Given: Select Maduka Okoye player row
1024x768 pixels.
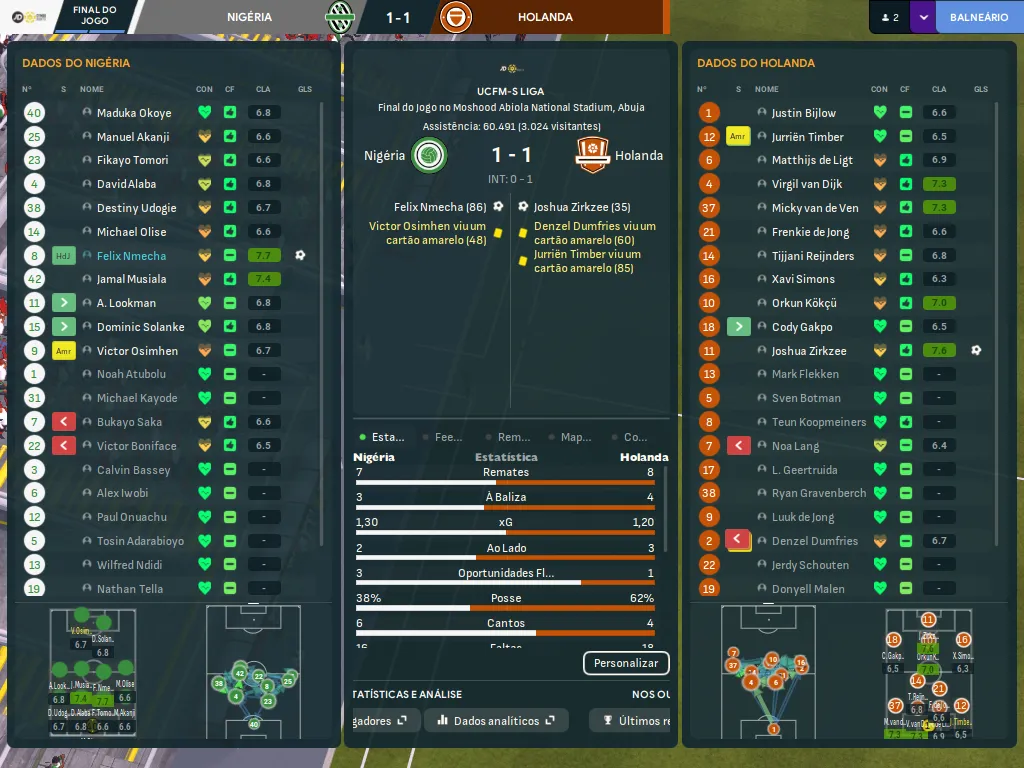Looking at the screenshot, I should 134,113.
